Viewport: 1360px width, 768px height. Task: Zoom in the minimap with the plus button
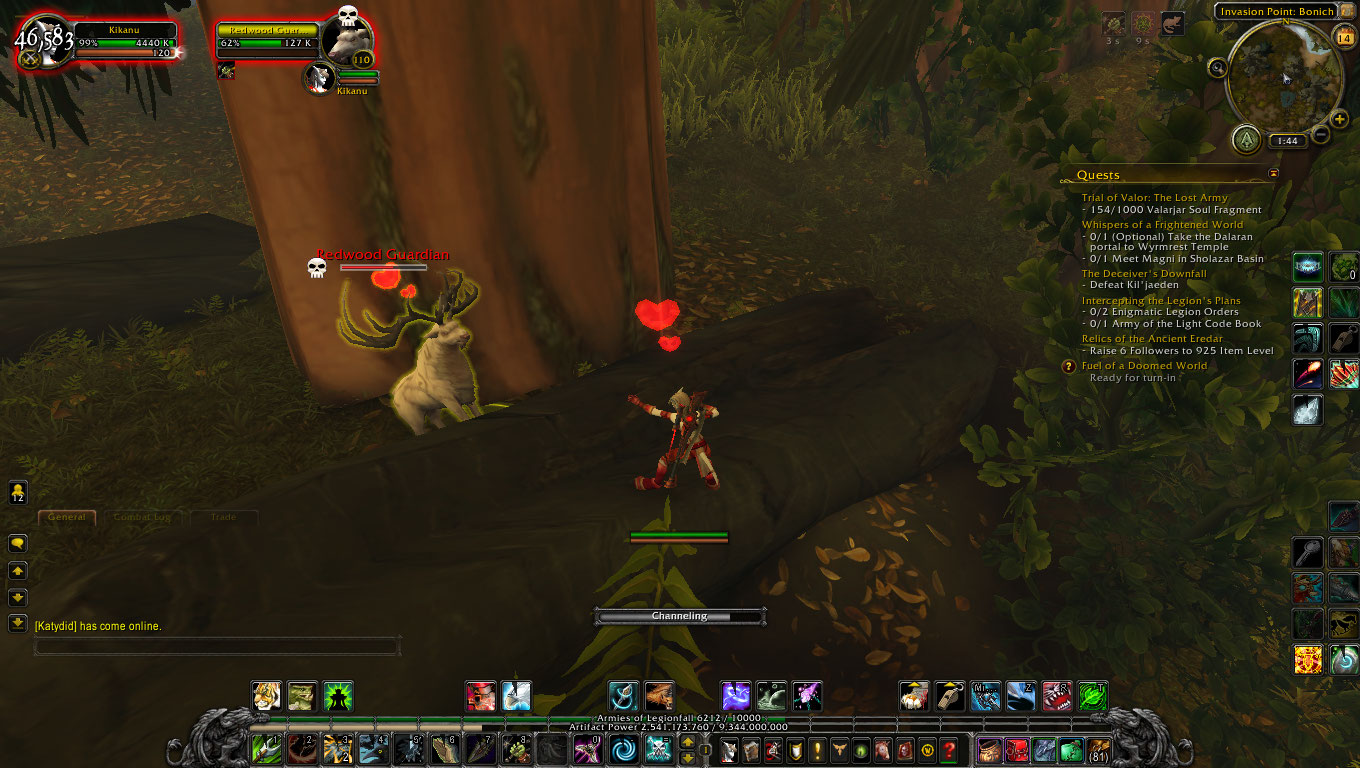point(1338,119)
